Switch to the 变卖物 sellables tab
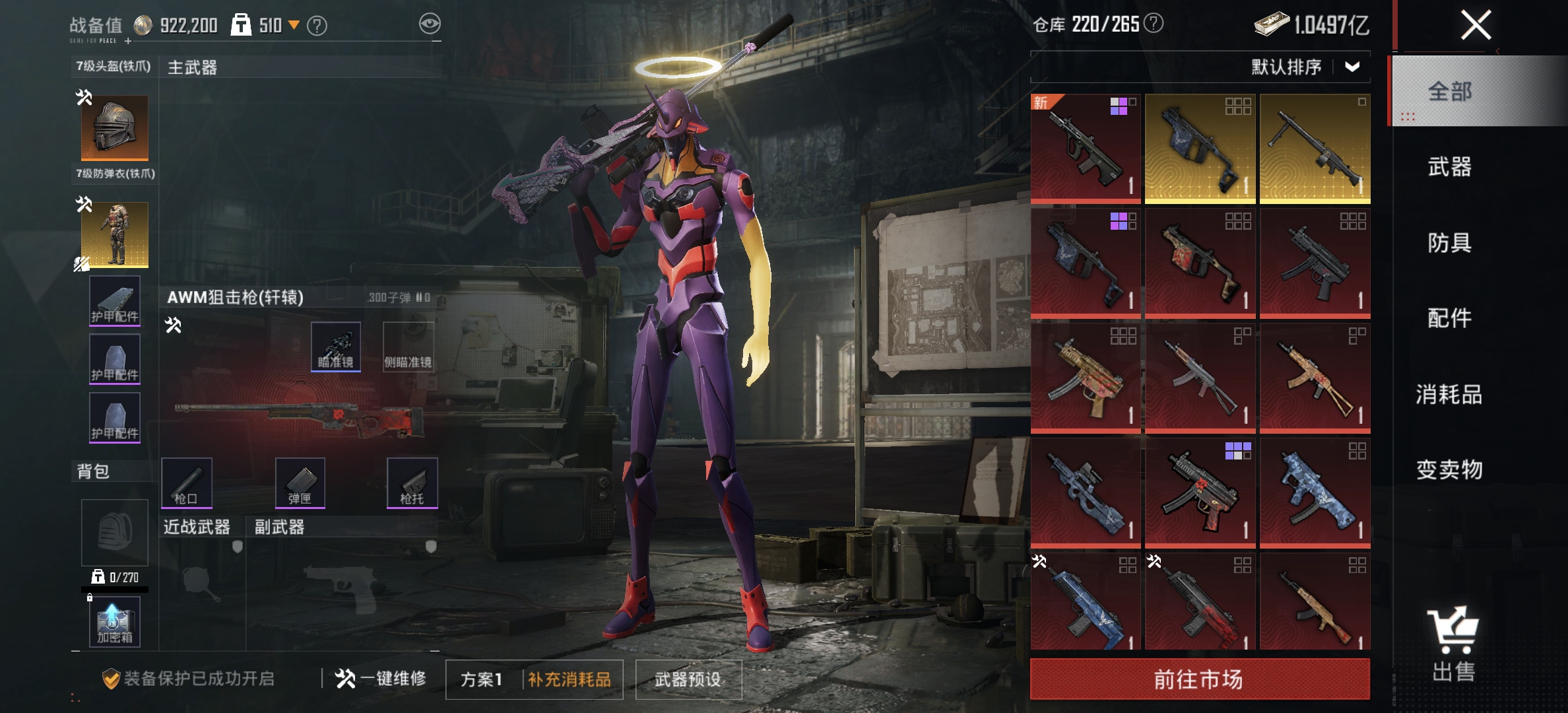1568x713 pixels. (x=1449, y=469)
